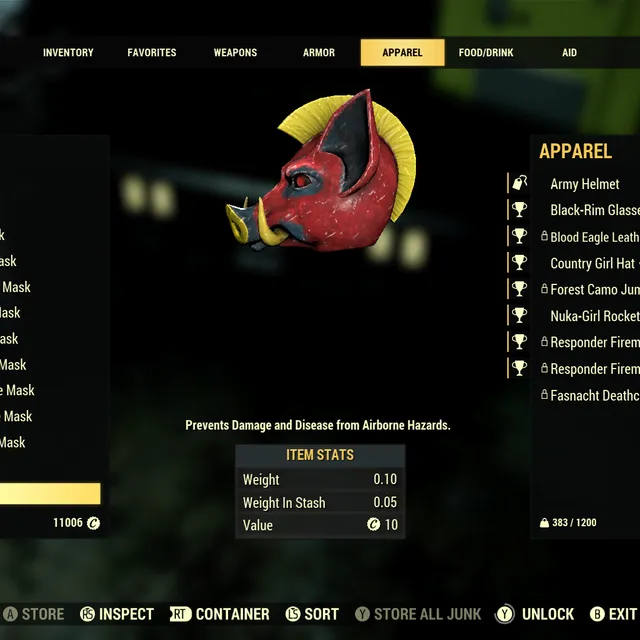
Task: Choose the Nuka-Girl Rocket apparel item
Action: pyautogui.click(x=594, y=316)
